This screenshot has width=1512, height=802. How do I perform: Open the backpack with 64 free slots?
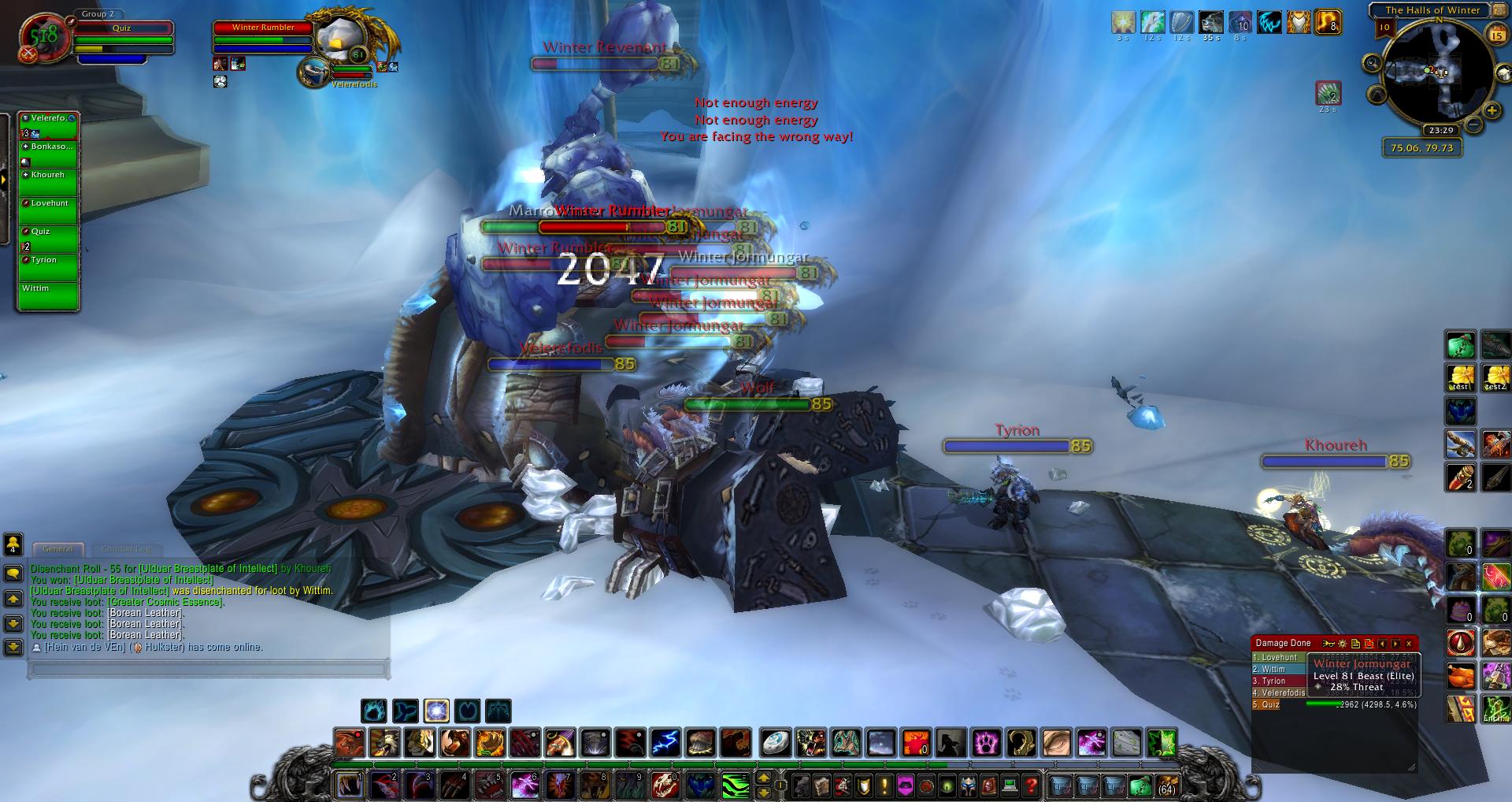coord(1166,785)
